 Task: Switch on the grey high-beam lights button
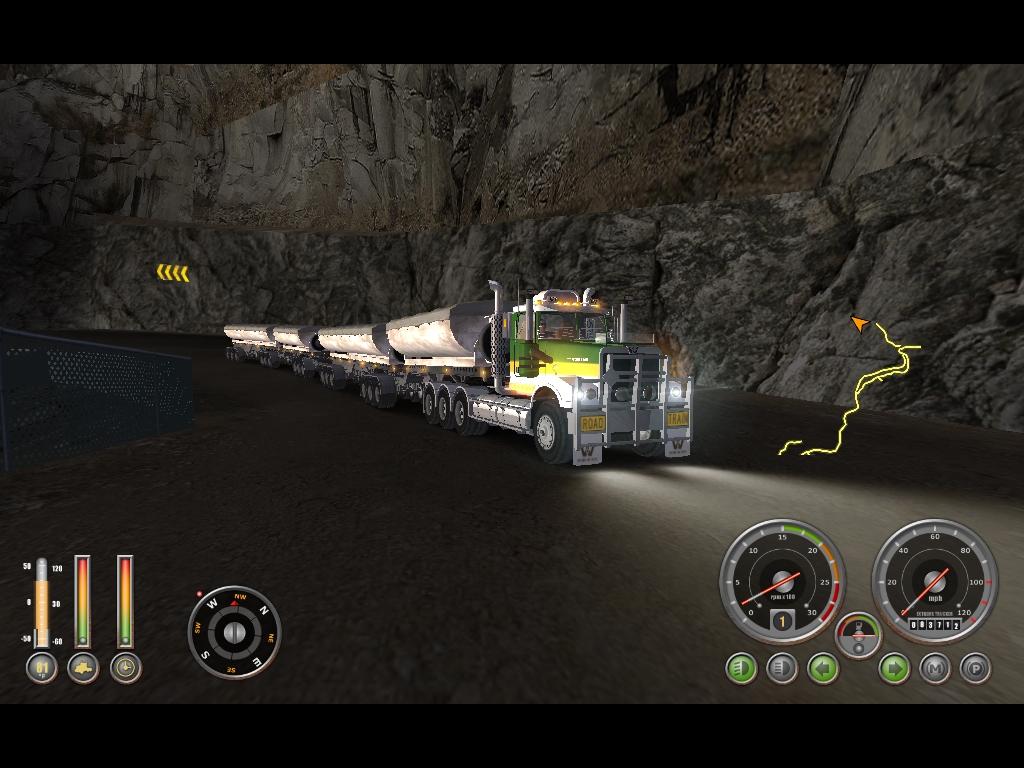coord(781,667)
